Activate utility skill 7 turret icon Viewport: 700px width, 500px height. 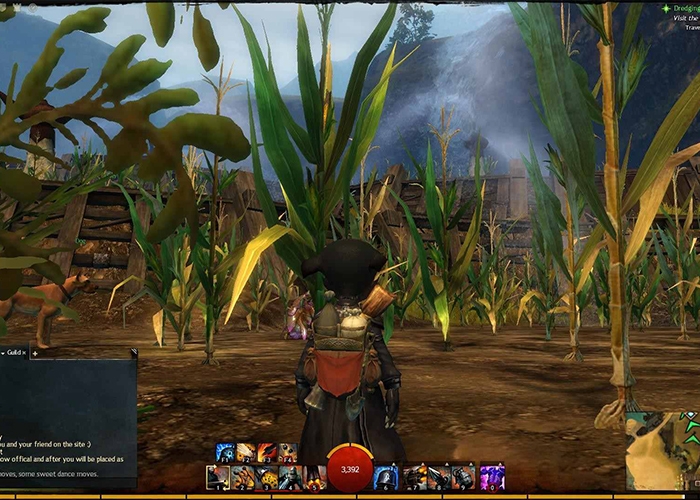(414, 477)
